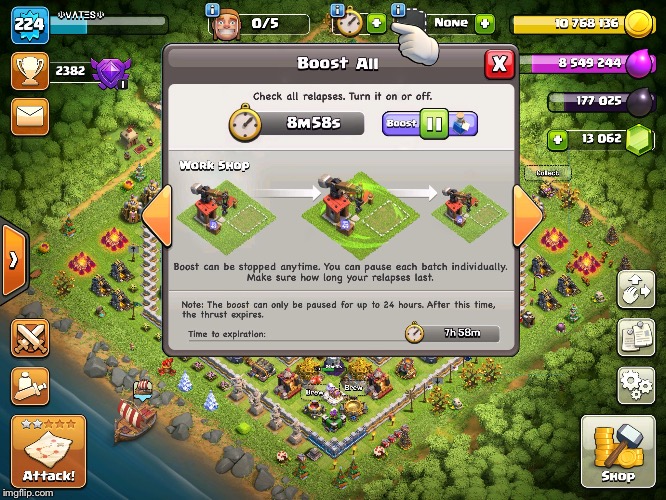This screenshot has width=666, height=500.
Task: Open the trophy rankings button
Action: pos(30,71)
